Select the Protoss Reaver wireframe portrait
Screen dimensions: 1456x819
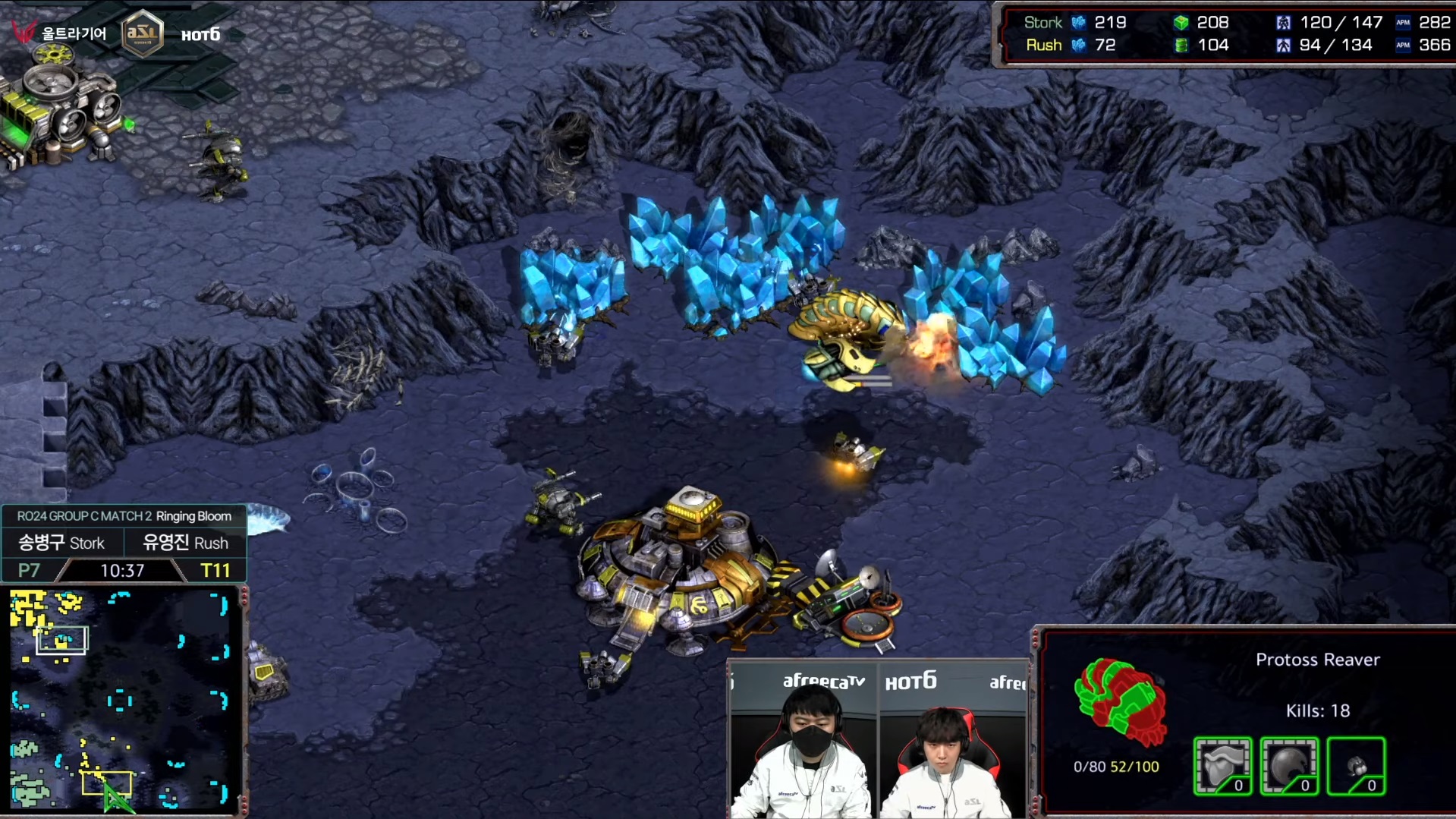click(1118, 701)
